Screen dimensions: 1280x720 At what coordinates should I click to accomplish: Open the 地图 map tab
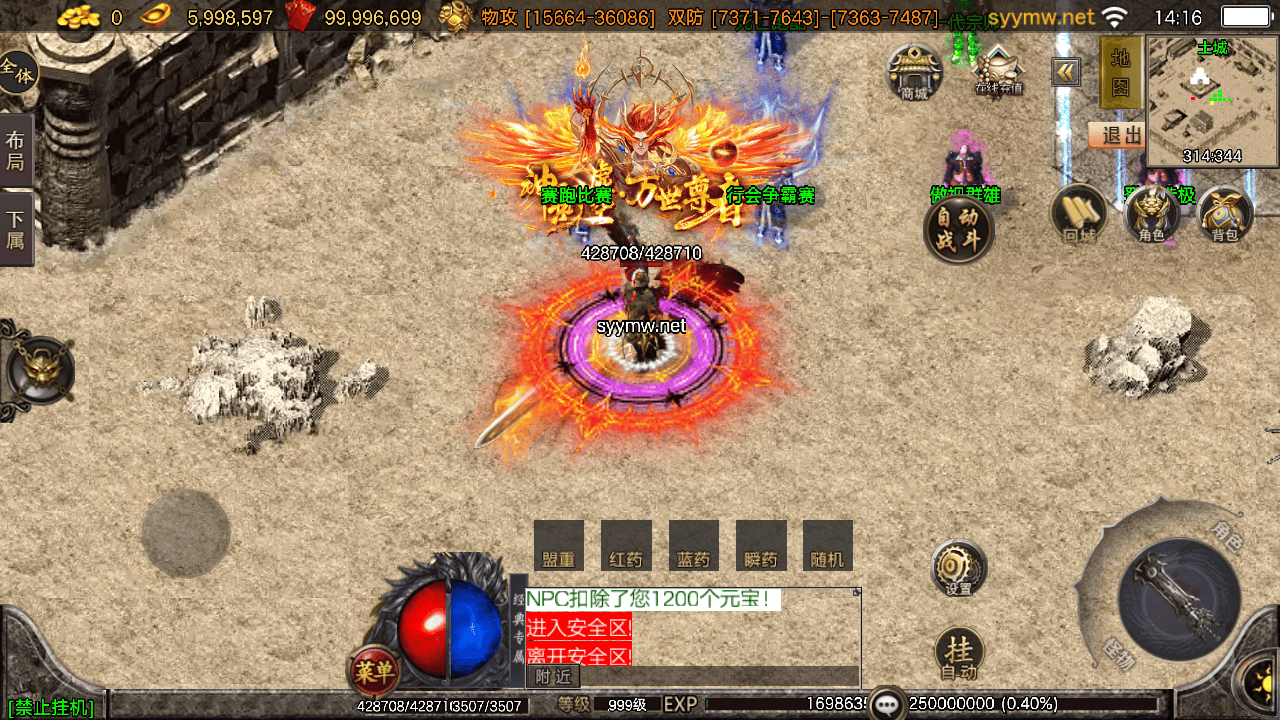[x=1121, y=72]
